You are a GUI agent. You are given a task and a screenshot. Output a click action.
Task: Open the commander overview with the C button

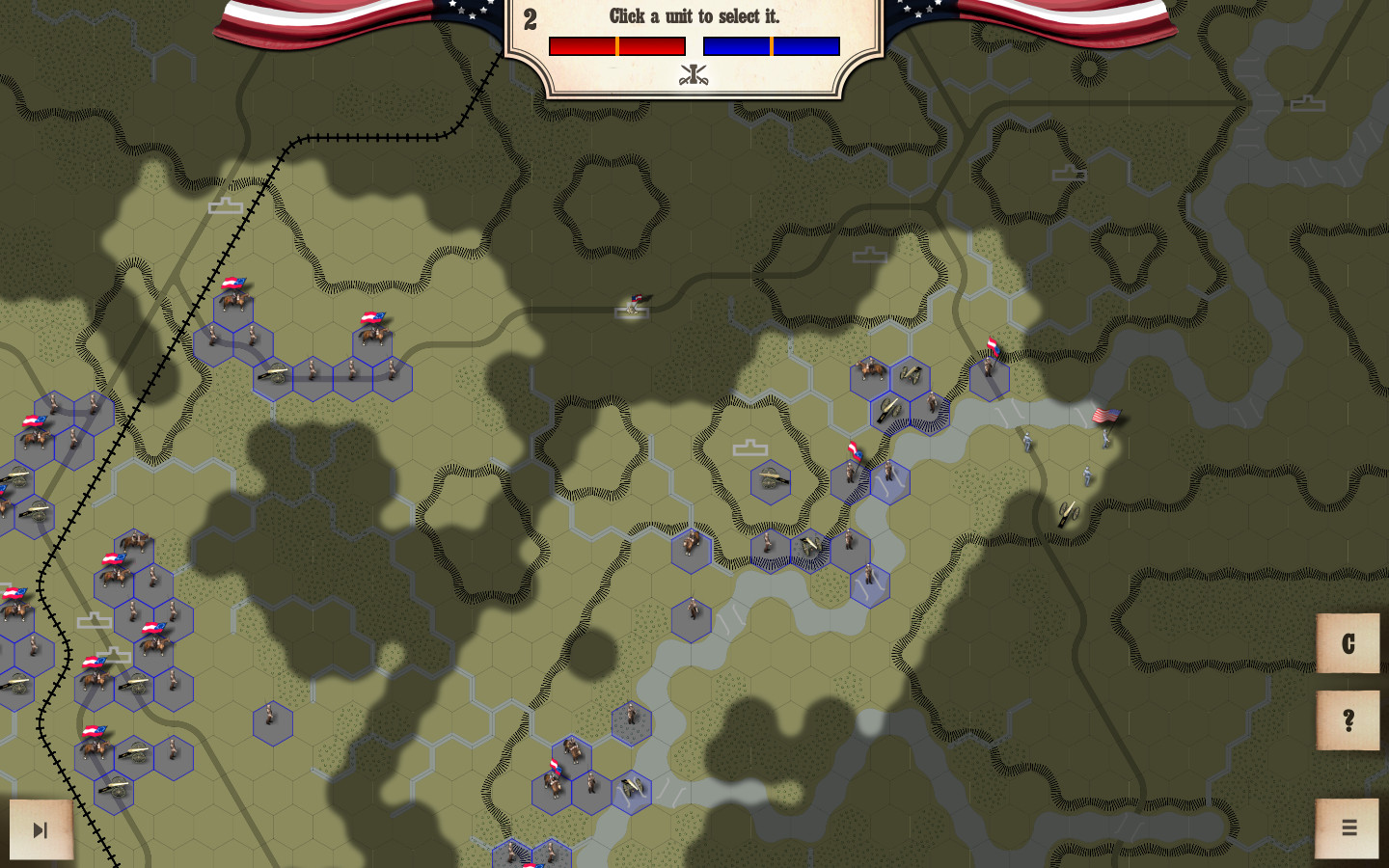point(1348,644)
